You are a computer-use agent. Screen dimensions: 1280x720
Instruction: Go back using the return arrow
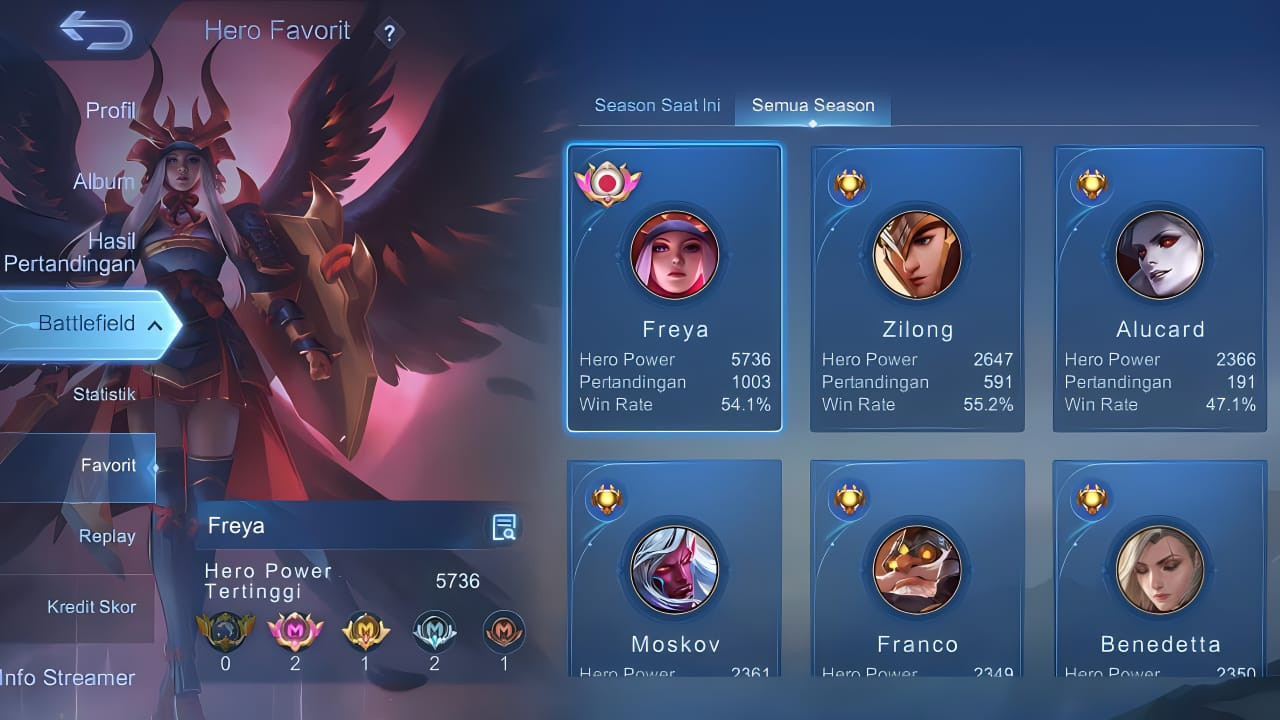tap(95, 30)
